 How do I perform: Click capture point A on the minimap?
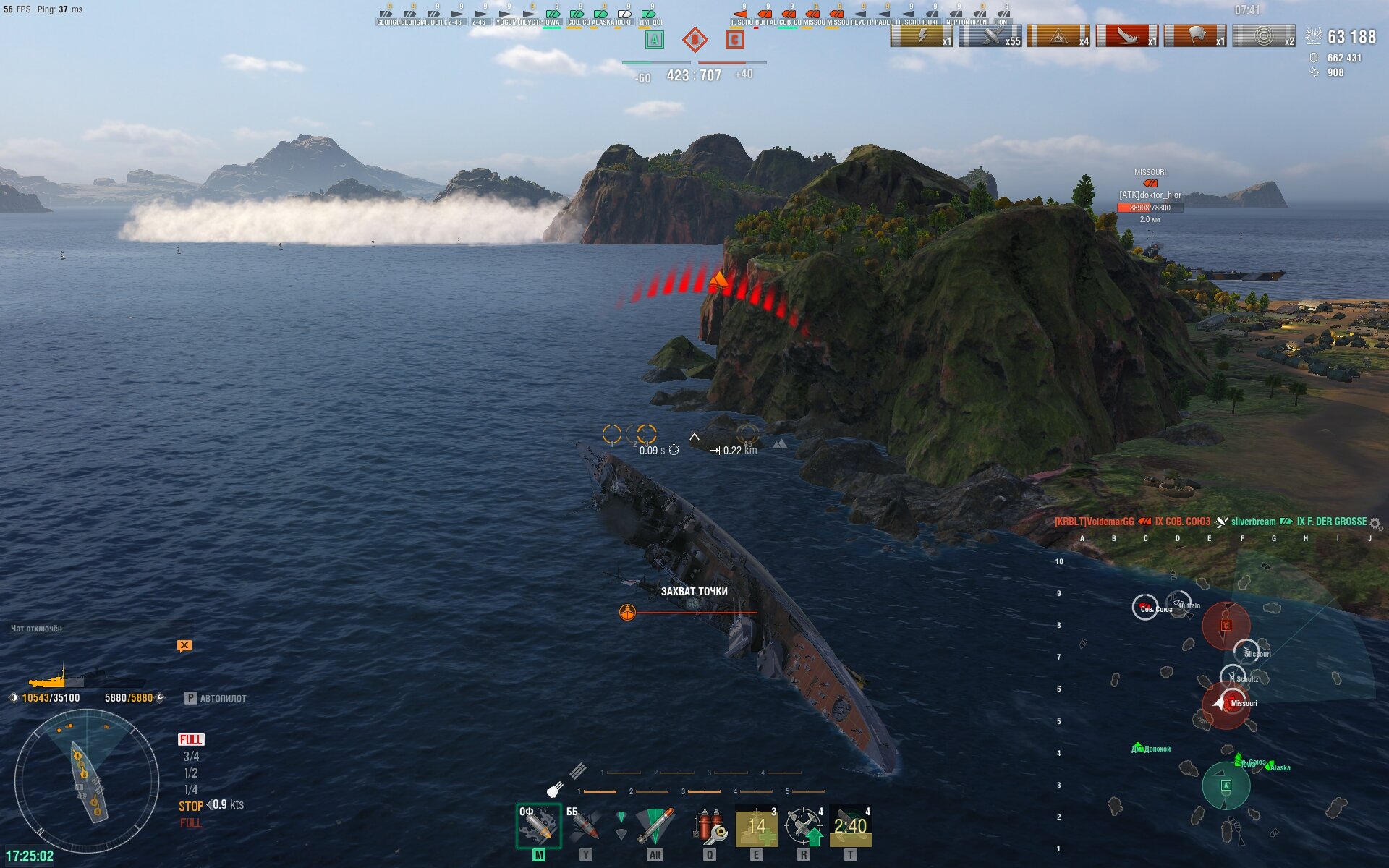pyautogui.click(x=1226, y=786)
